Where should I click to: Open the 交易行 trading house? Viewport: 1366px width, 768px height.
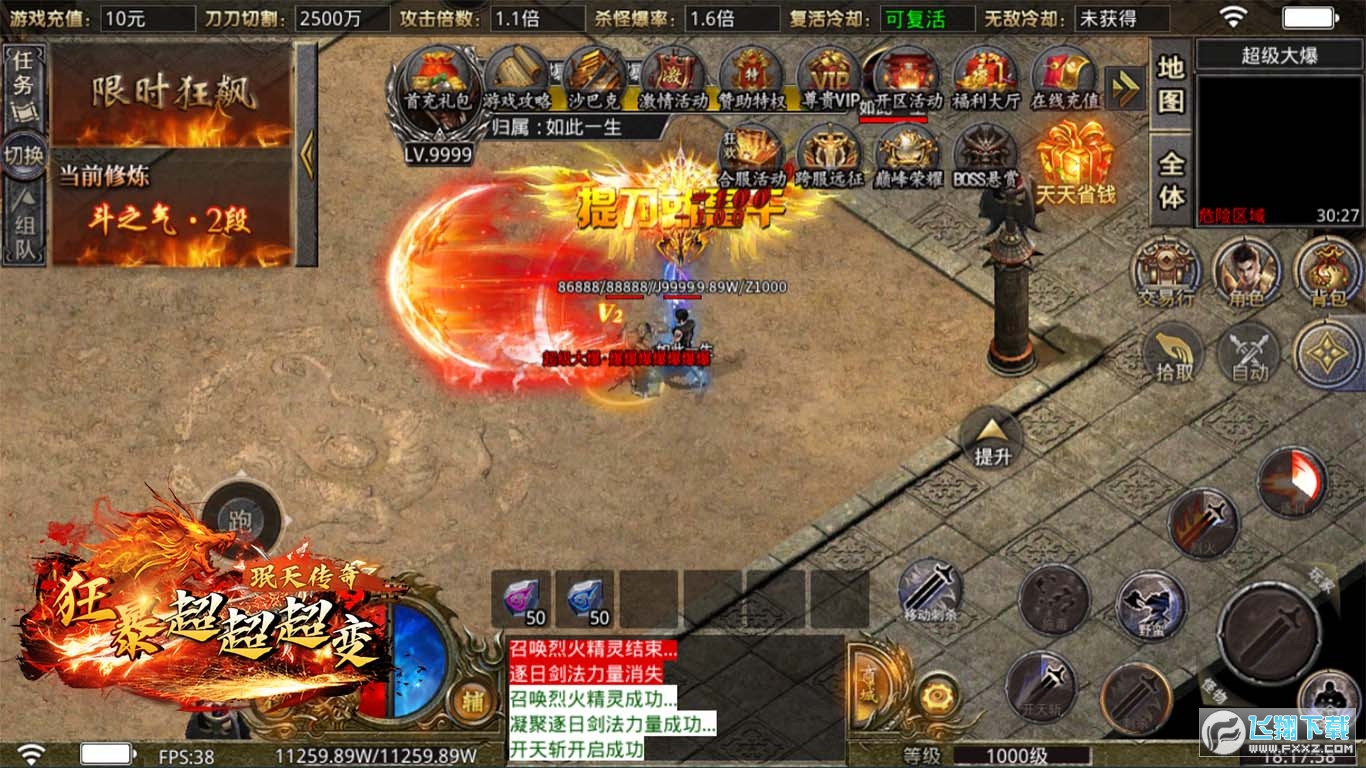tap(1167, 271)
